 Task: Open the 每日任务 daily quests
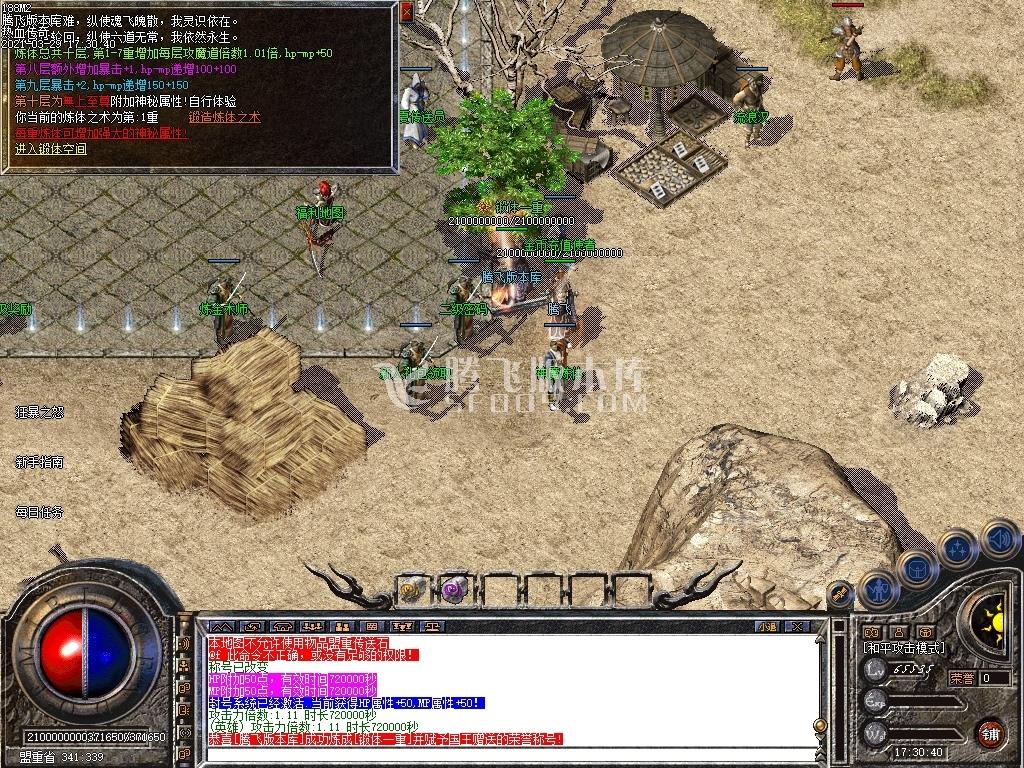click(40, 512)
